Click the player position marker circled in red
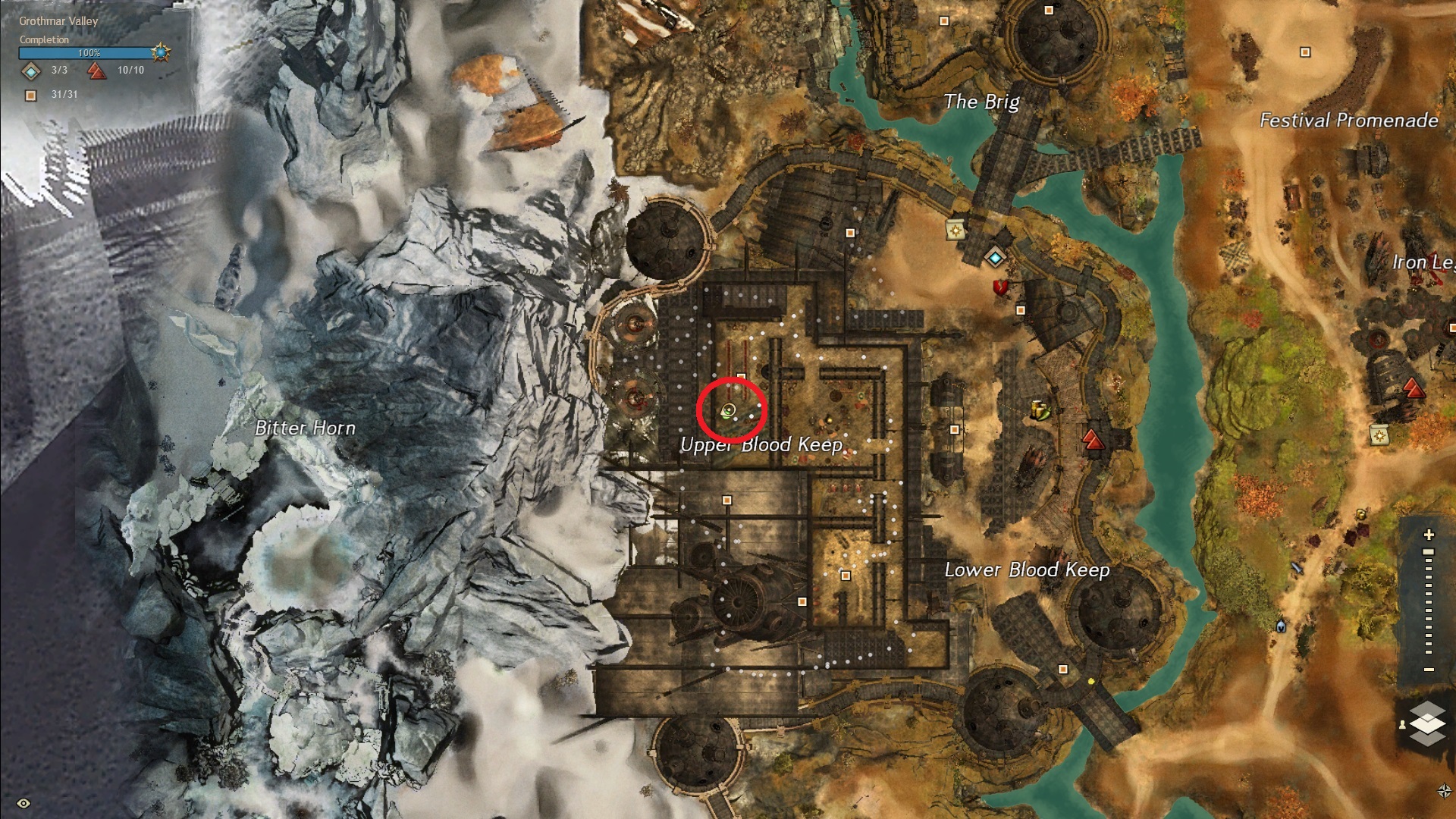Image resolution: width=1456 pixels, height=819 pixels. pos(729,411)
